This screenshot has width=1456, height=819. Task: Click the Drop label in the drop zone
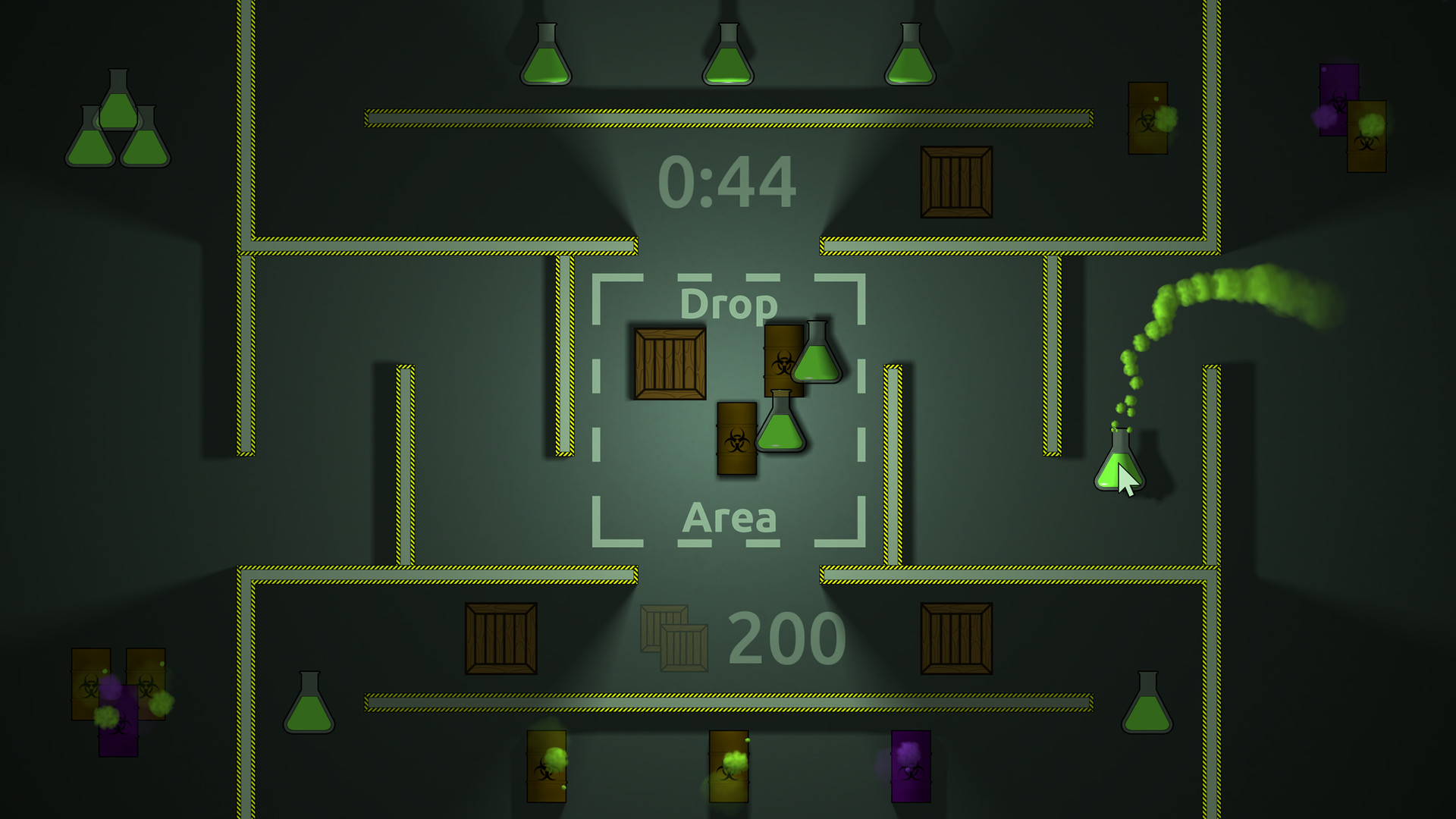click(730, 305)
